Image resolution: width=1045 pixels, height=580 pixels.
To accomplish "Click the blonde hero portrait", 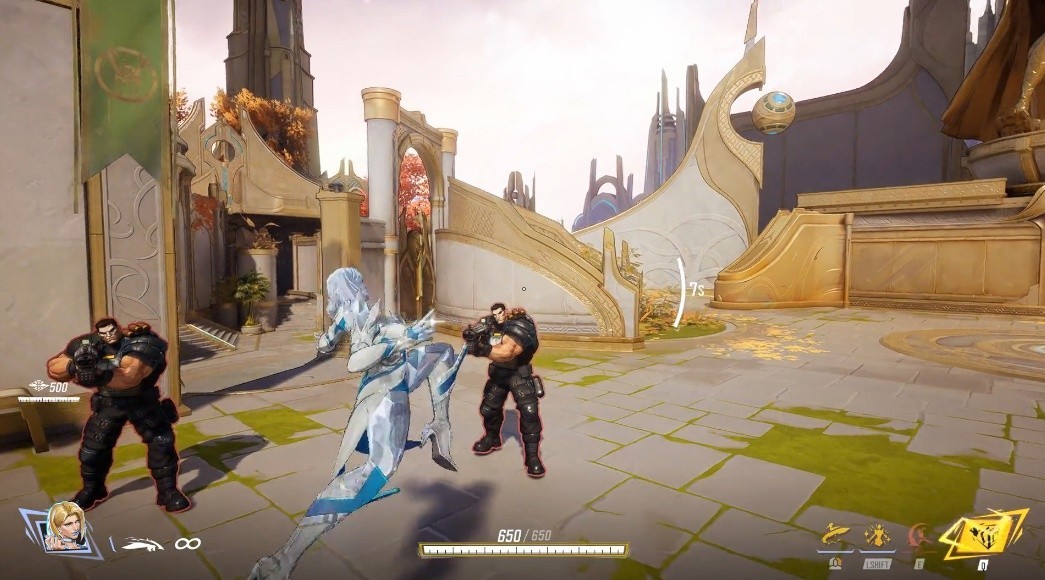I will (64, 528).
